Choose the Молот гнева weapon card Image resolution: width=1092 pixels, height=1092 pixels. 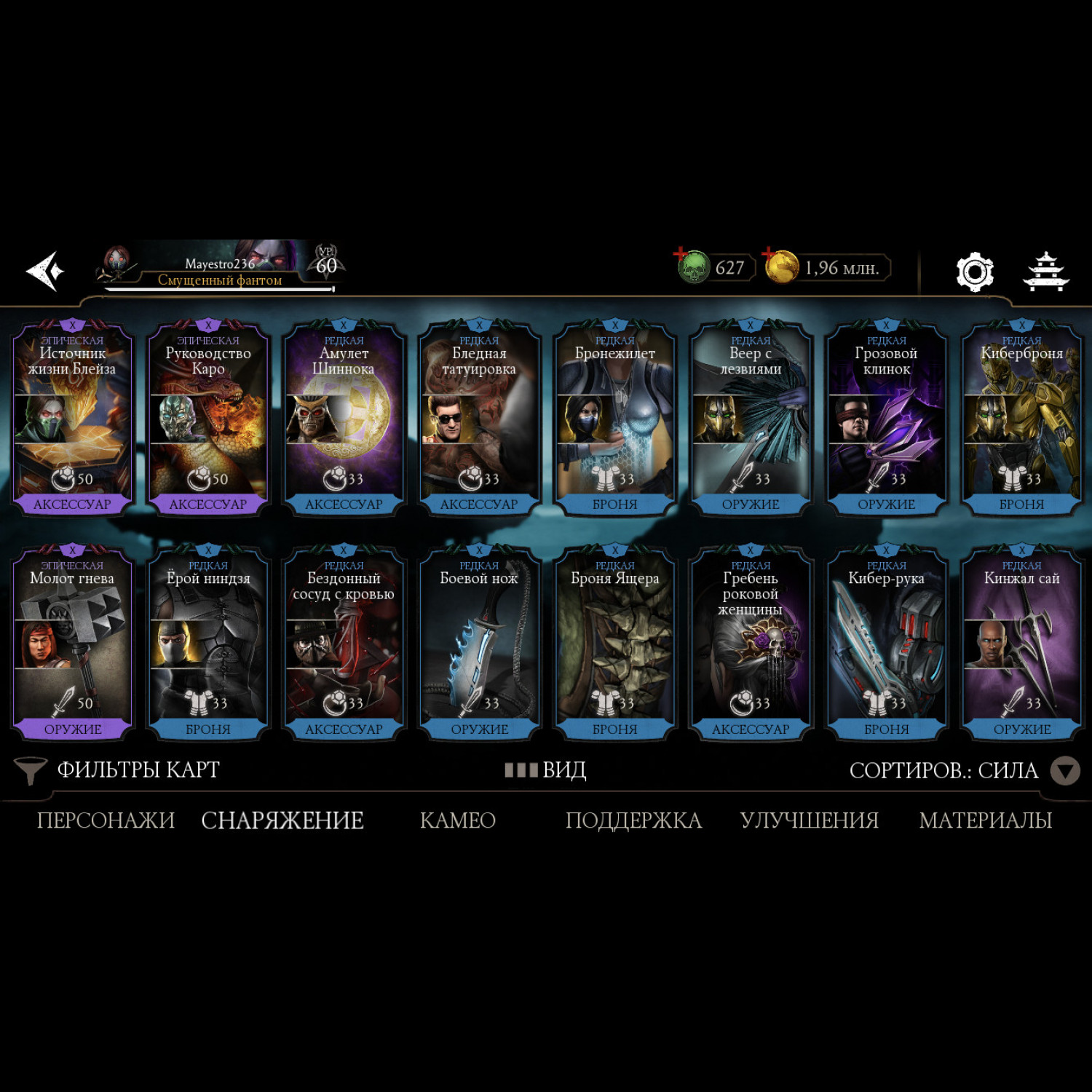pyautogui.click(x=72, y=644)
